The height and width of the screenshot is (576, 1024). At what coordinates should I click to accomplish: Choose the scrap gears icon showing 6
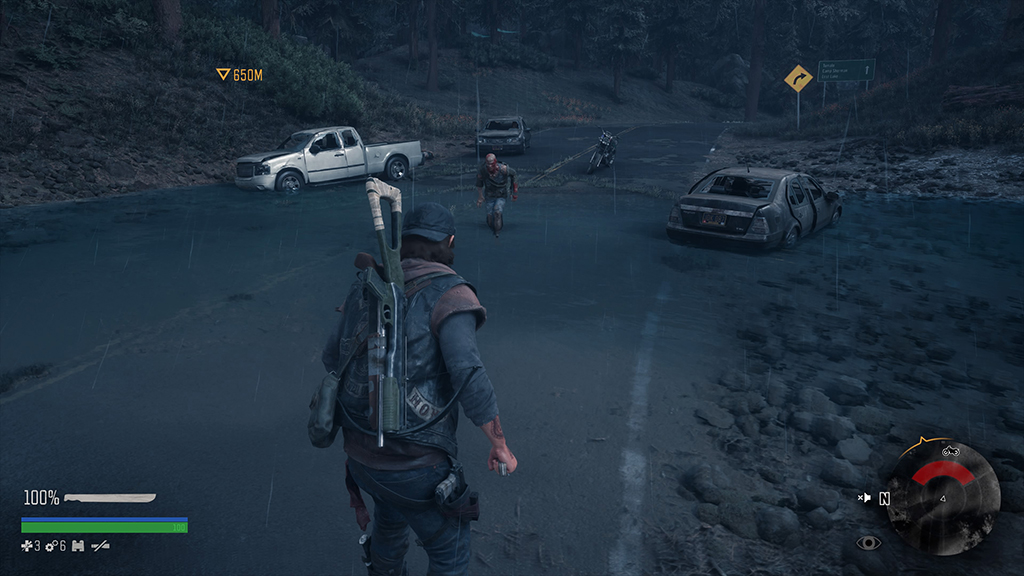point(52,546)
